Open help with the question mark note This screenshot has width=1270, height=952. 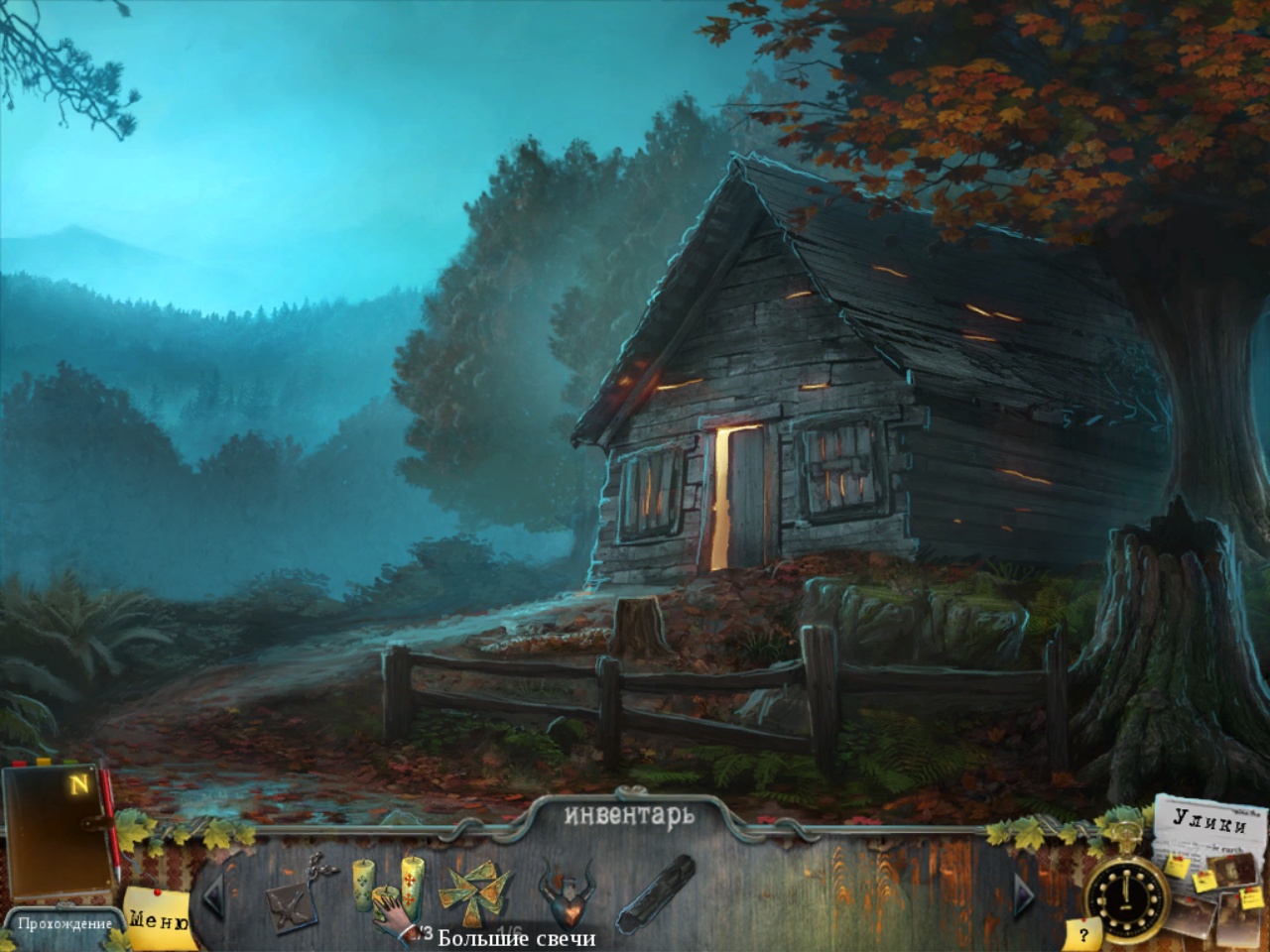tap(1083, 933)
